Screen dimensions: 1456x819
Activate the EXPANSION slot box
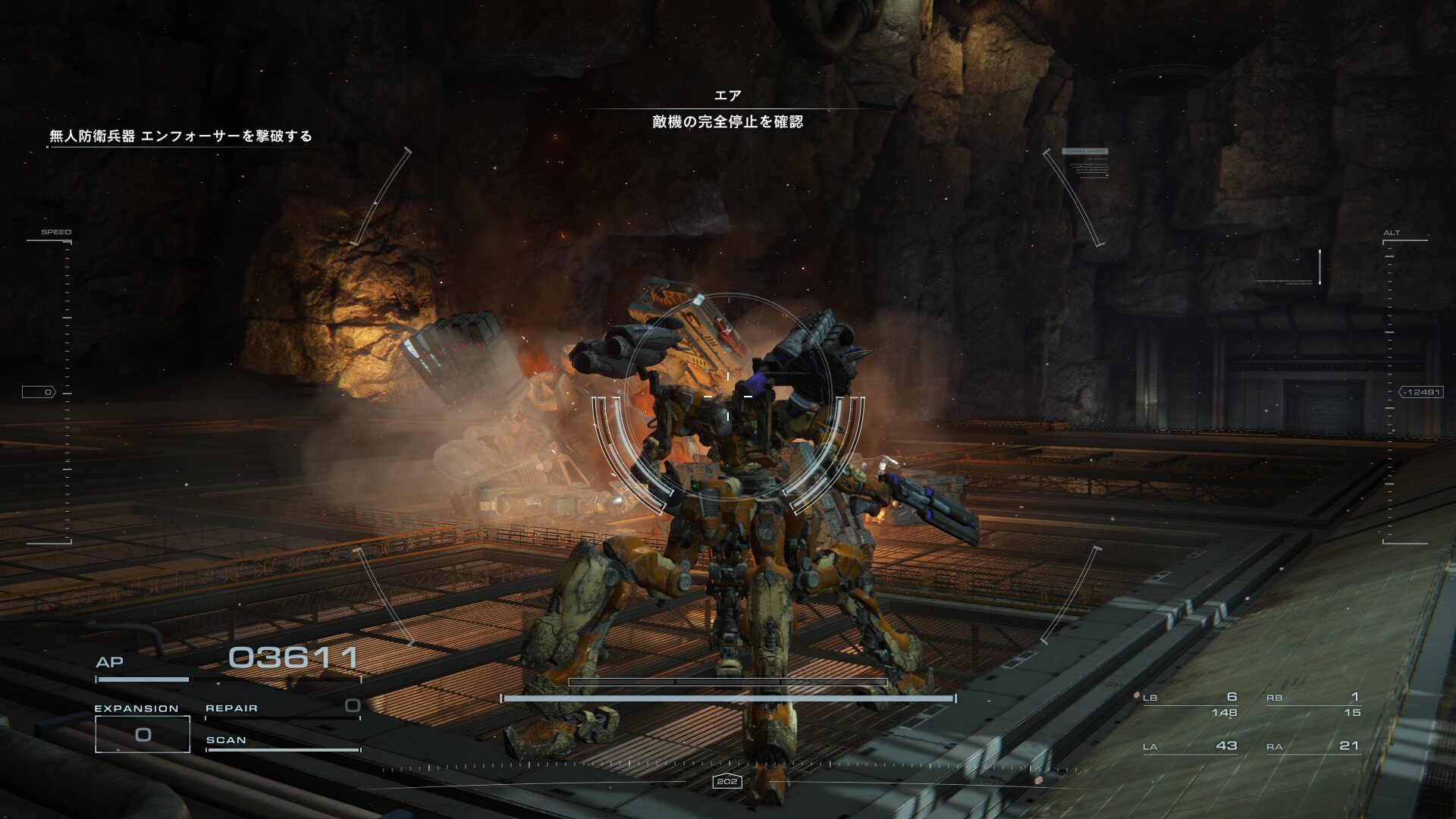(143, 734)
